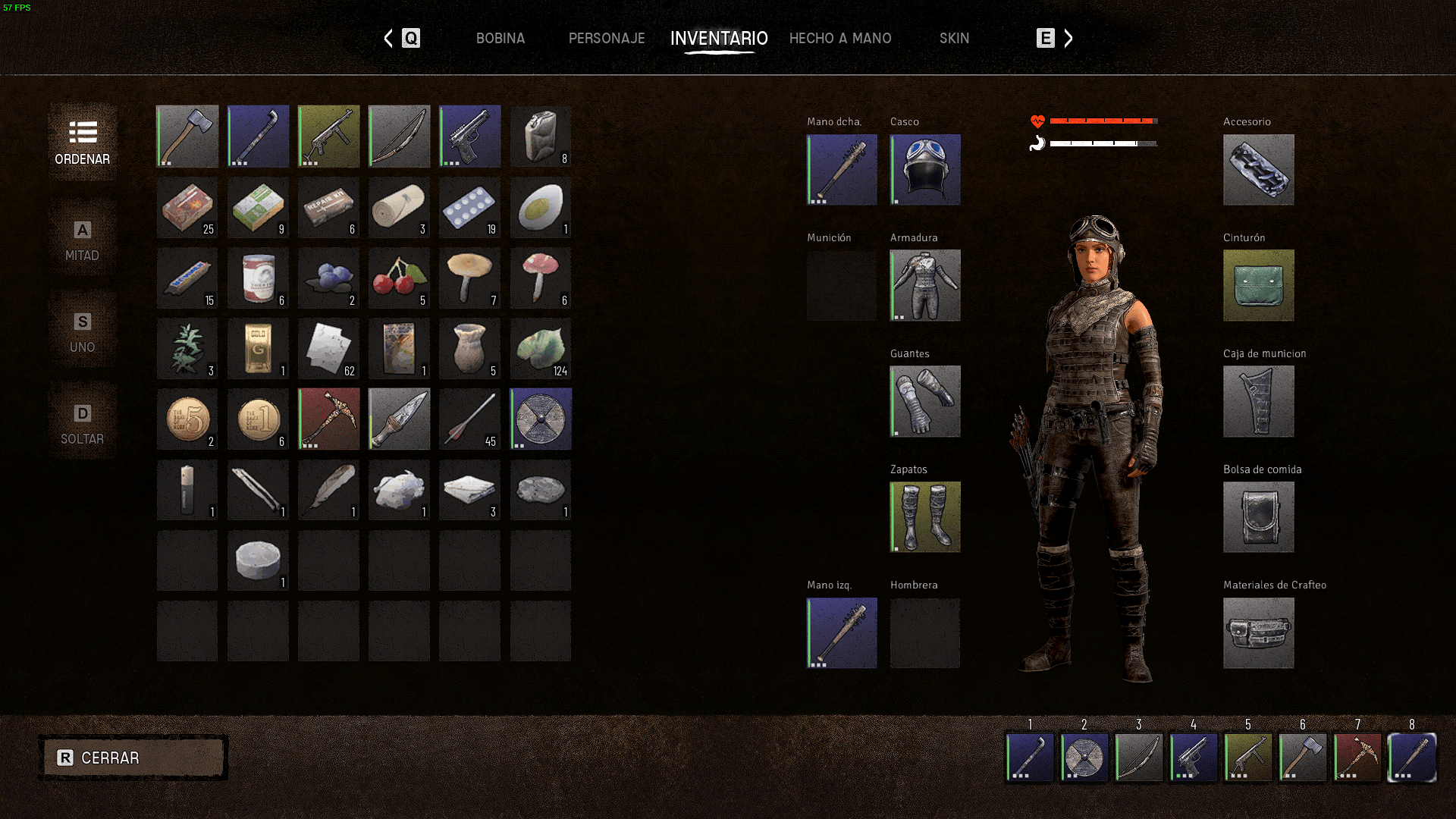This screenshot has width=1456, height=819.
Task: Show the SKIN tab
Action: 954,38
